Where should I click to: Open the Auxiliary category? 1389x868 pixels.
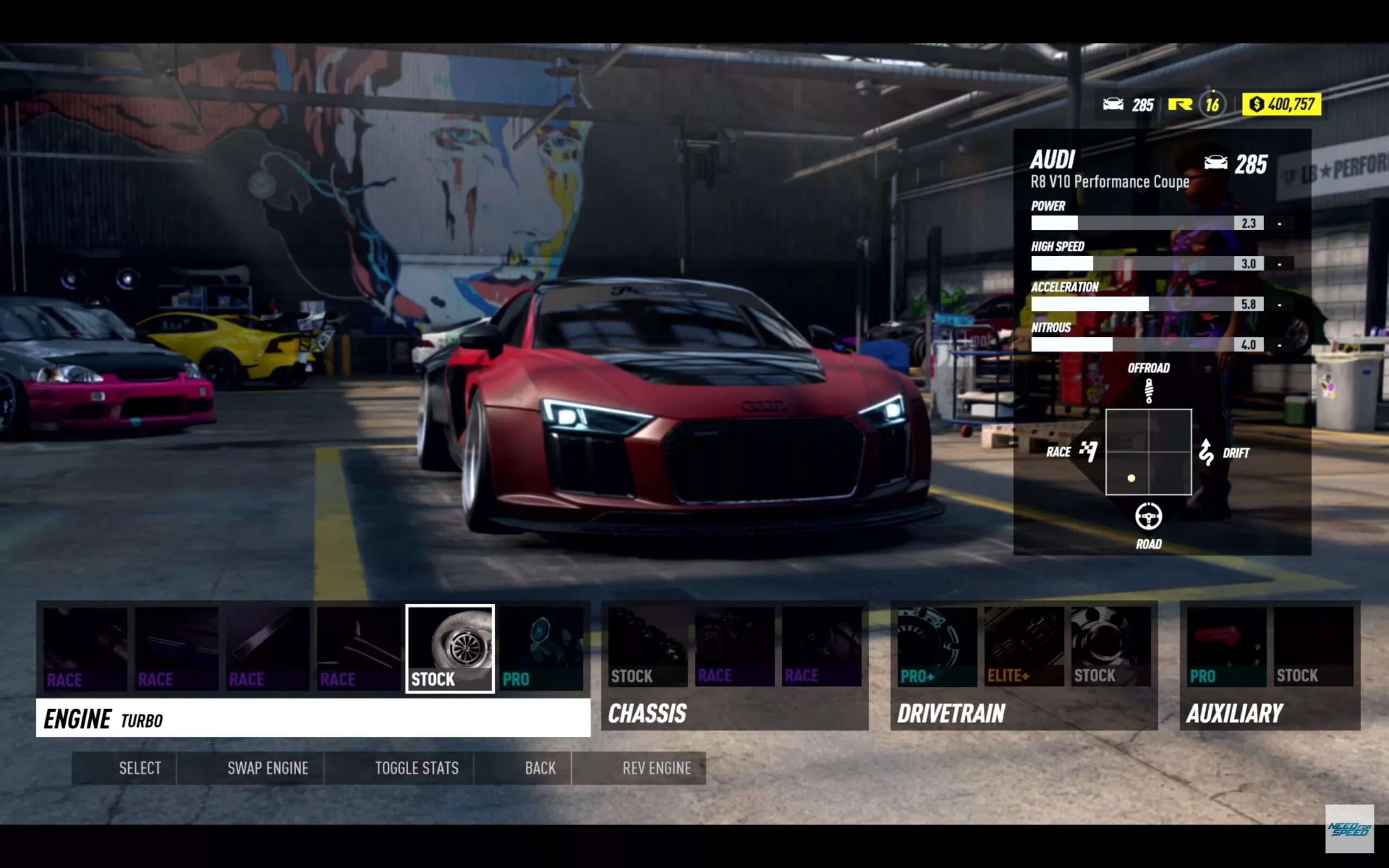tap(1234, 713)
